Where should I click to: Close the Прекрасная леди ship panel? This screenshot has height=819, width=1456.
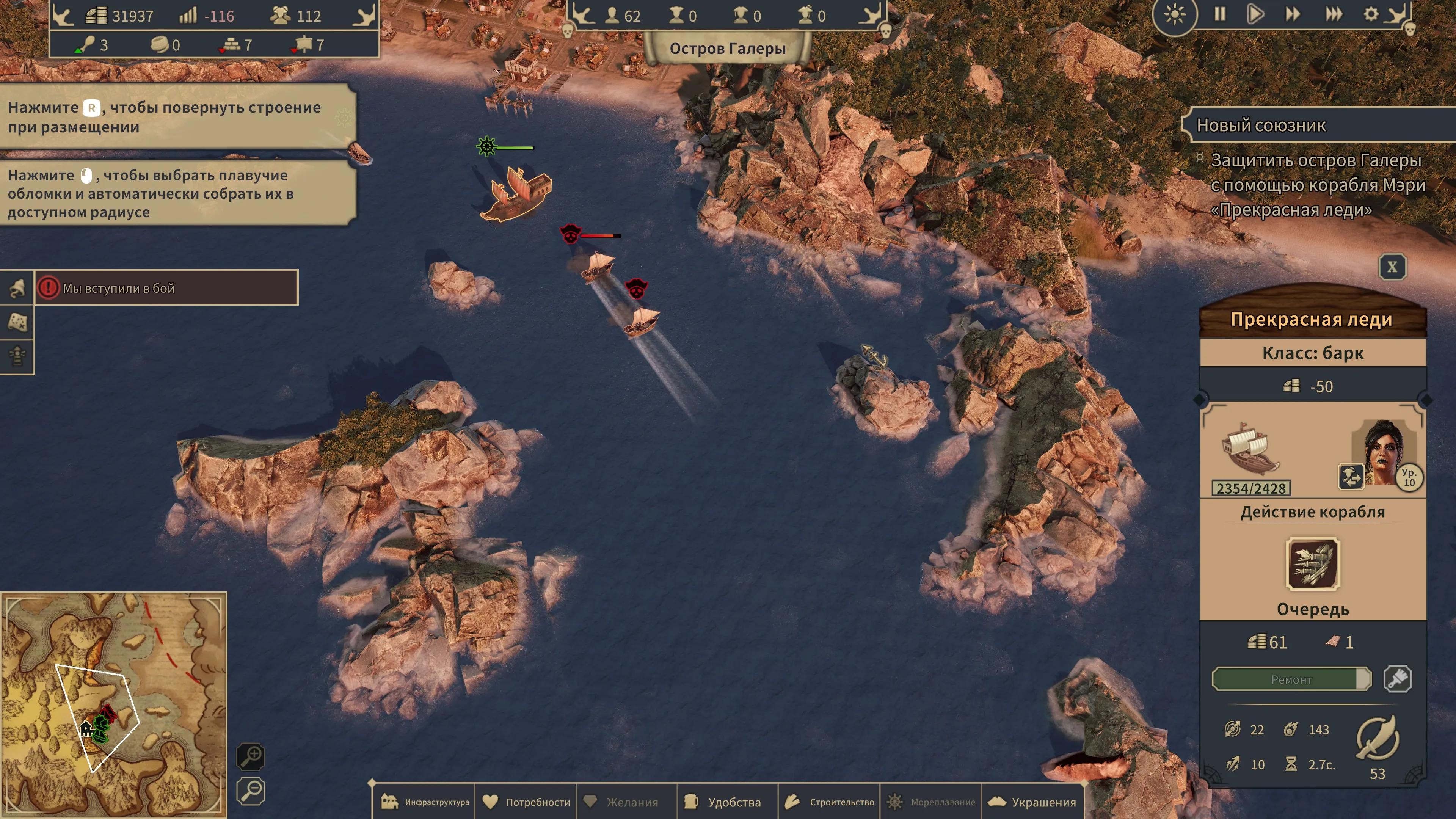[1392, 267]
